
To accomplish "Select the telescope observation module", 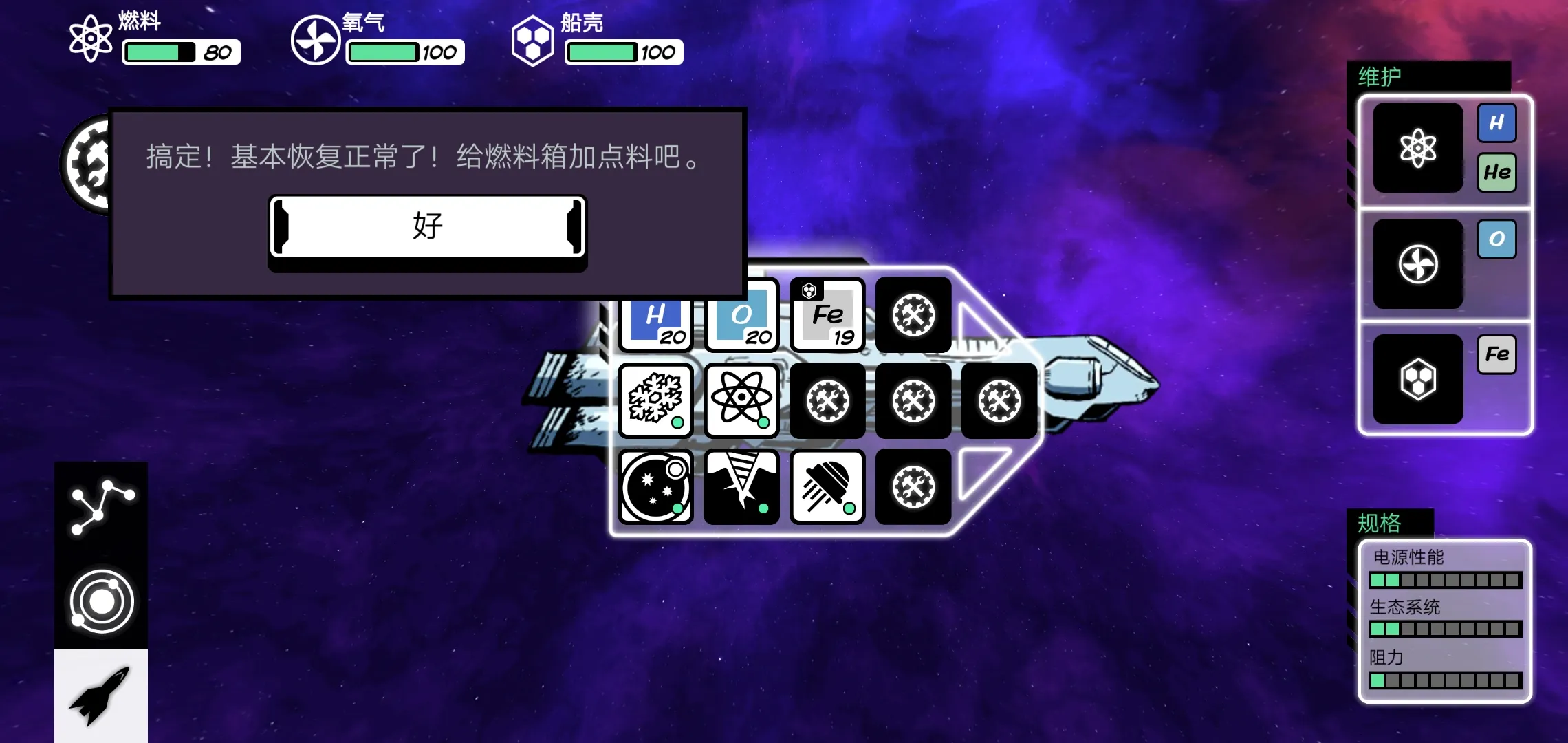I will tap(655, 486).
